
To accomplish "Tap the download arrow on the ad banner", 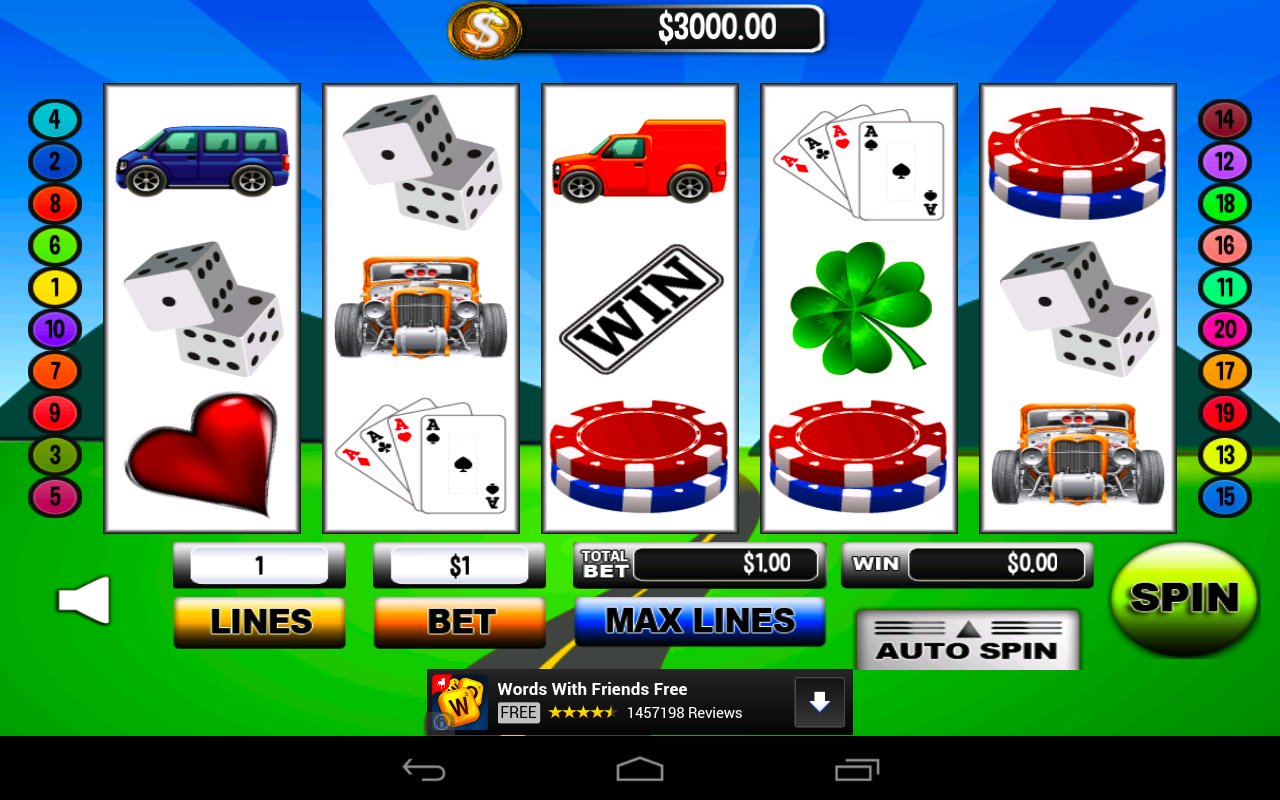I will point(819,701).
